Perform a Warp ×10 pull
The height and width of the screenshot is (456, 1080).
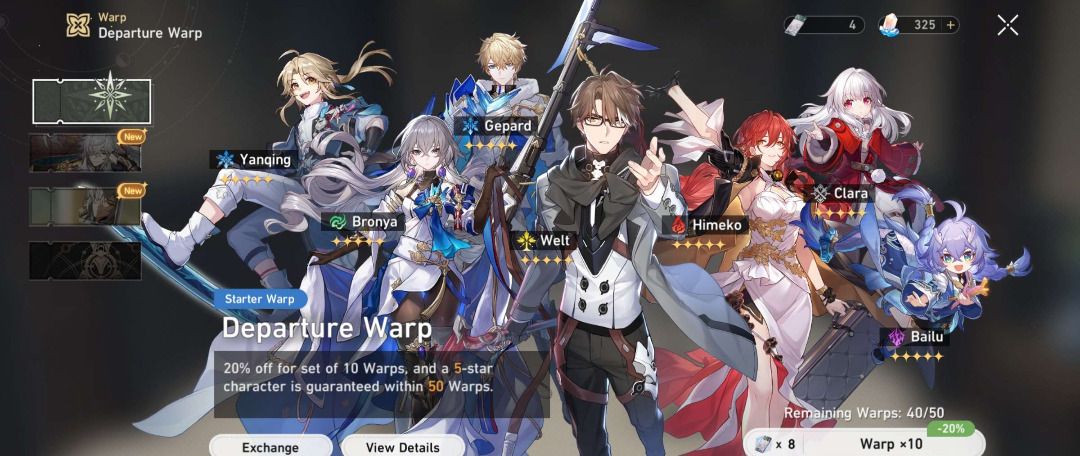pos(890,443)
